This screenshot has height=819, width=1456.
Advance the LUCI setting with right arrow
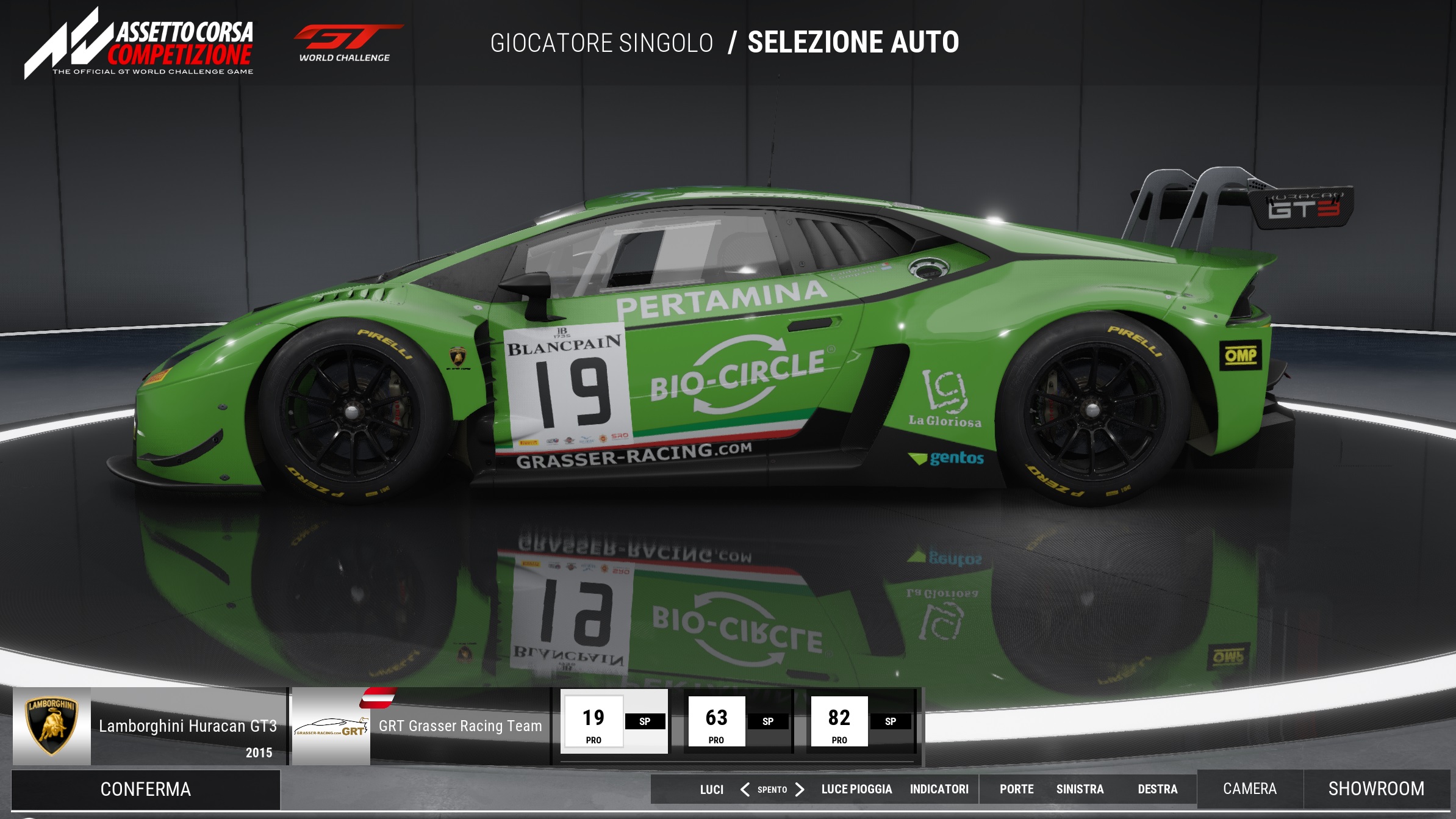[800, 790]
